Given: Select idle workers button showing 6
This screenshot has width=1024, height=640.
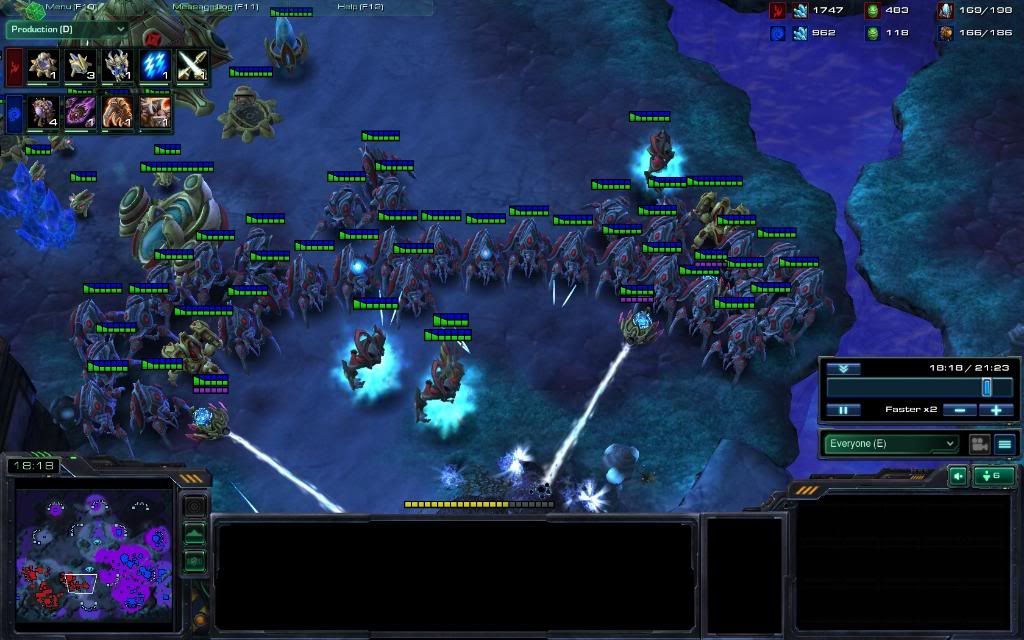Looking at the screenshot, I should [x=994, y=476].
